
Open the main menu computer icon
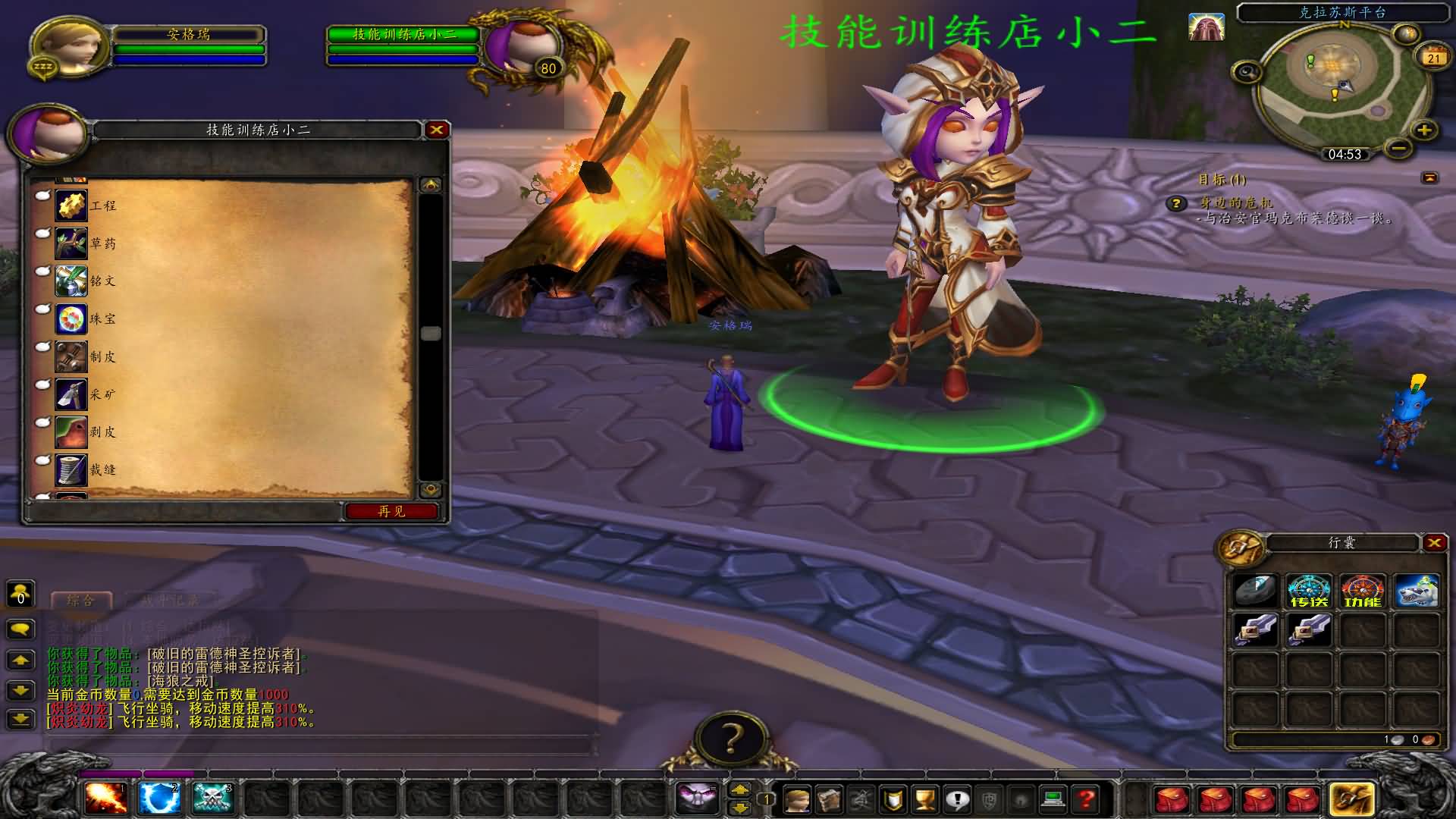pos(1056,800)
